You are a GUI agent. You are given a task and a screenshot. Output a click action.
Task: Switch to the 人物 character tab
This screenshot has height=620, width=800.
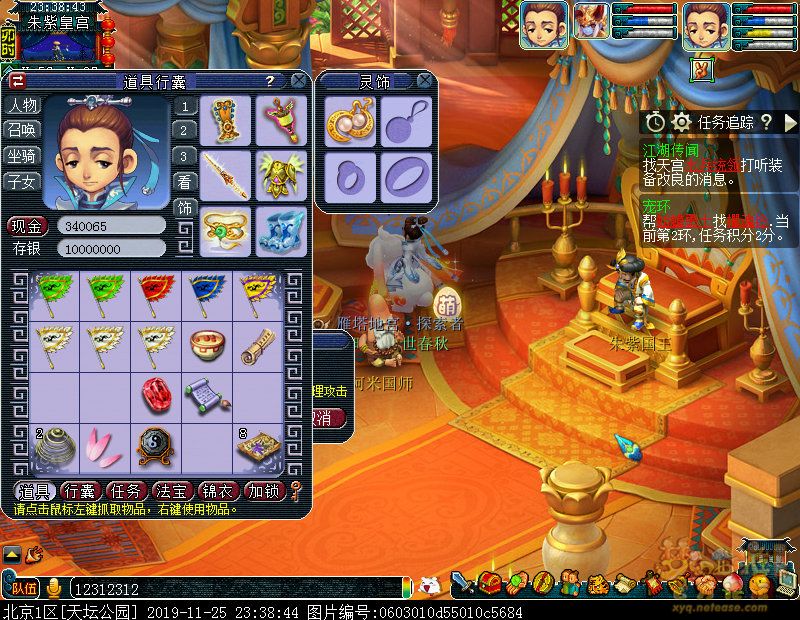22,106
